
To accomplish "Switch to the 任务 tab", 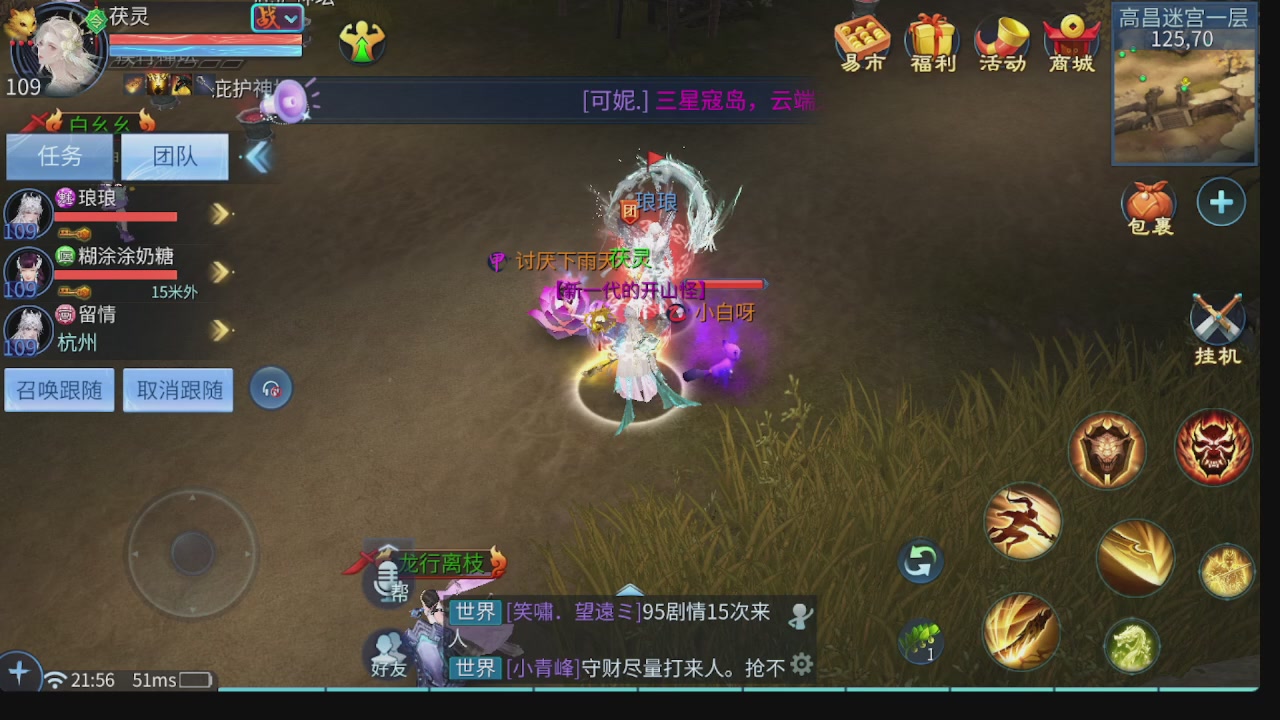I will point(58,156).
